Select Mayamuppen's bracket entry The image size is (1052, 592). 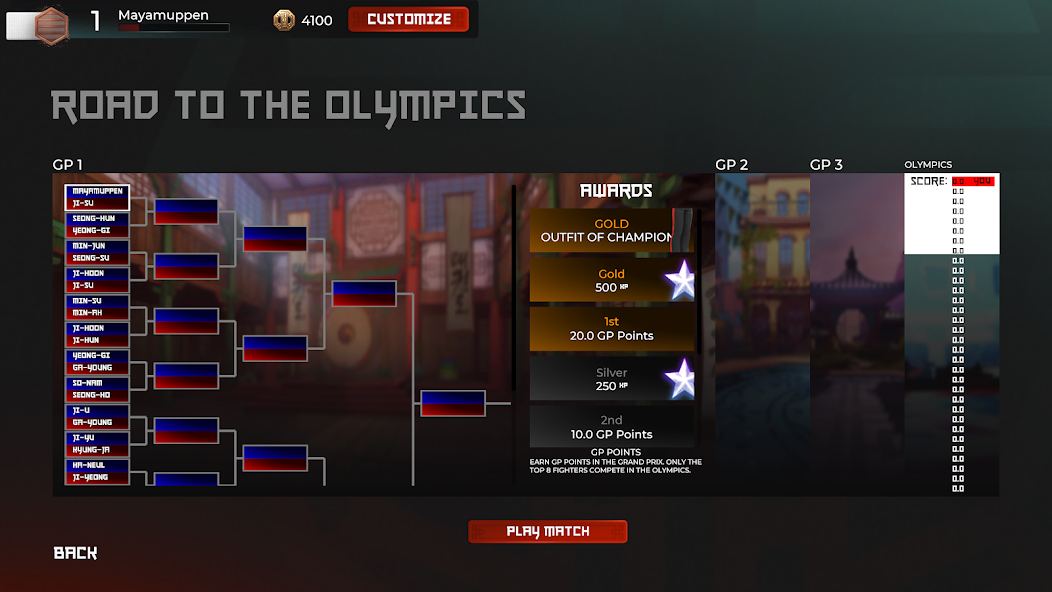(97, 190)
